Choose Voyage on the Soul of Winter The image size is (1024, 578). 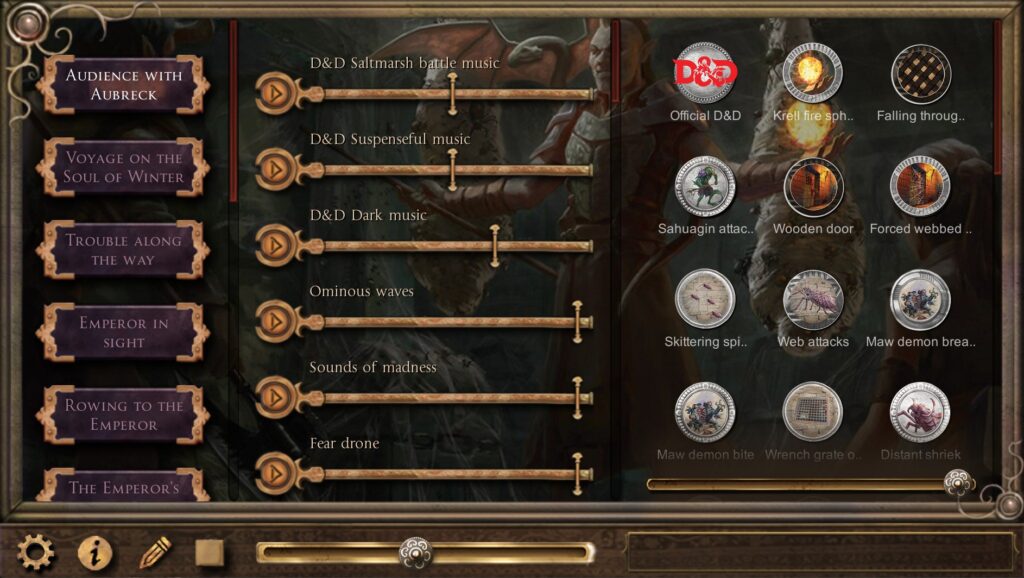pyautogui.click(x=123, y=167)
